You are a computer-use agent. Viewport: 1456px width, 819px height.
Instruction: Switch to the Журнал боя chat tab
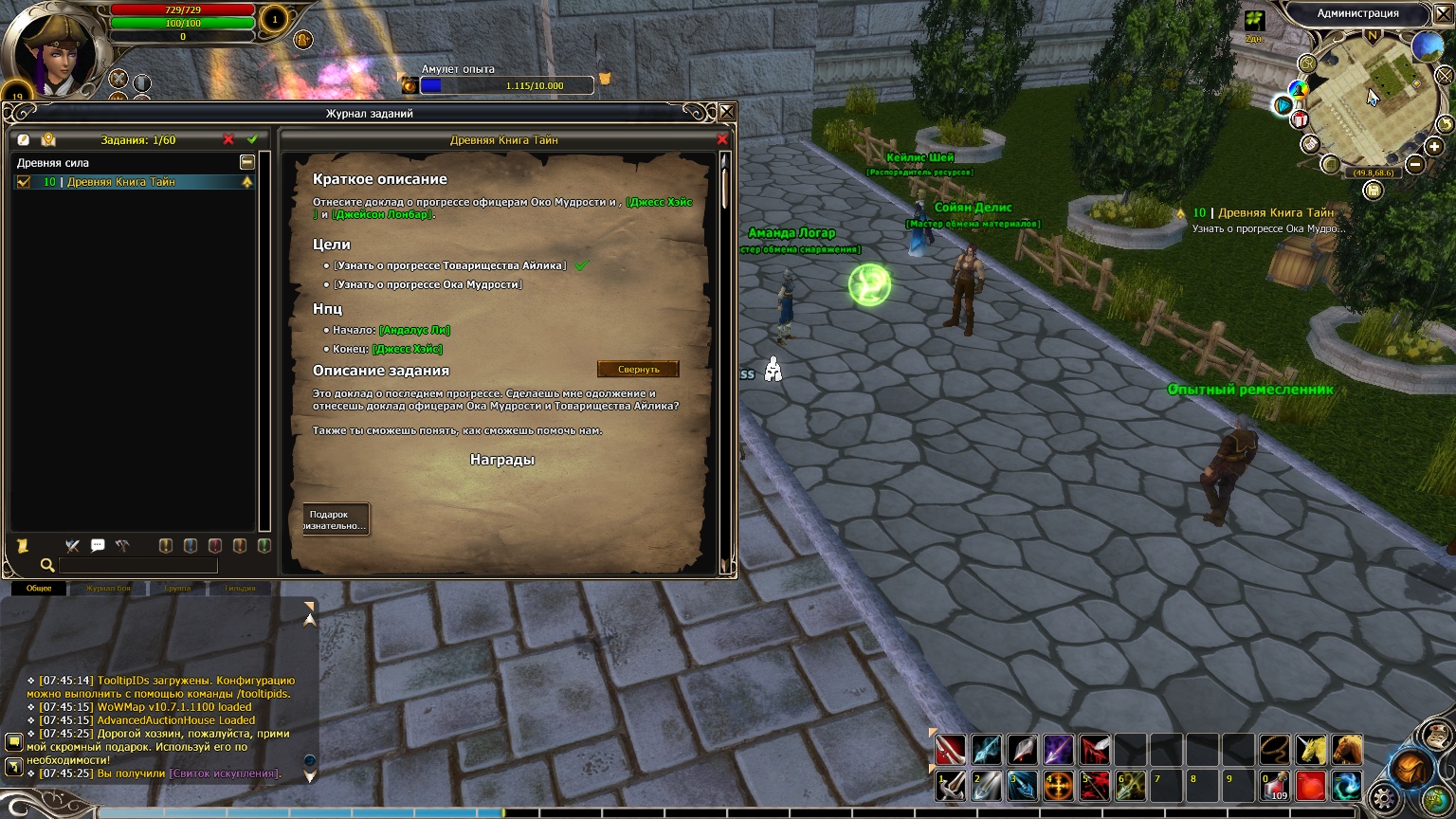coord(108,589)
